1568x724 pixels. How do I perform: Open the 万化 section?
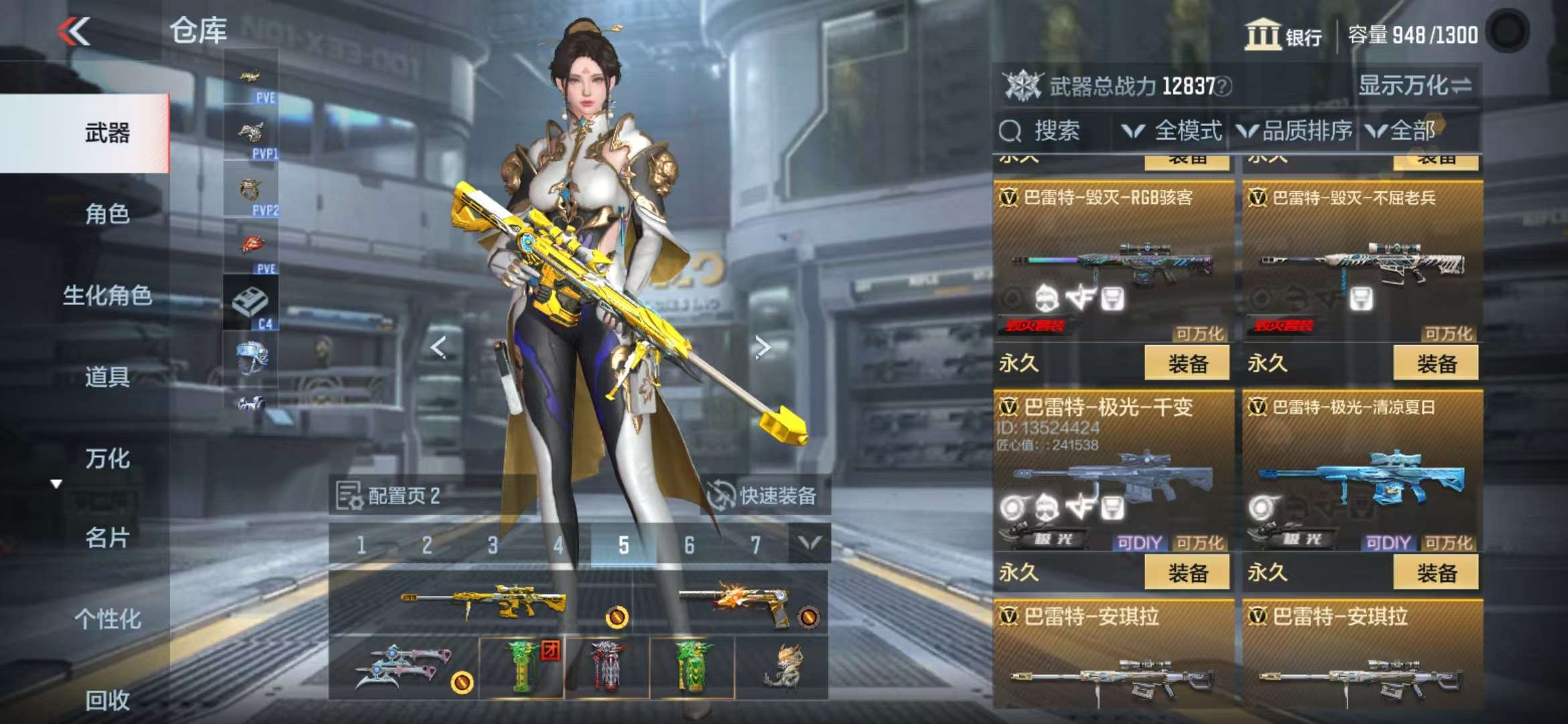[x=107, y=459]
